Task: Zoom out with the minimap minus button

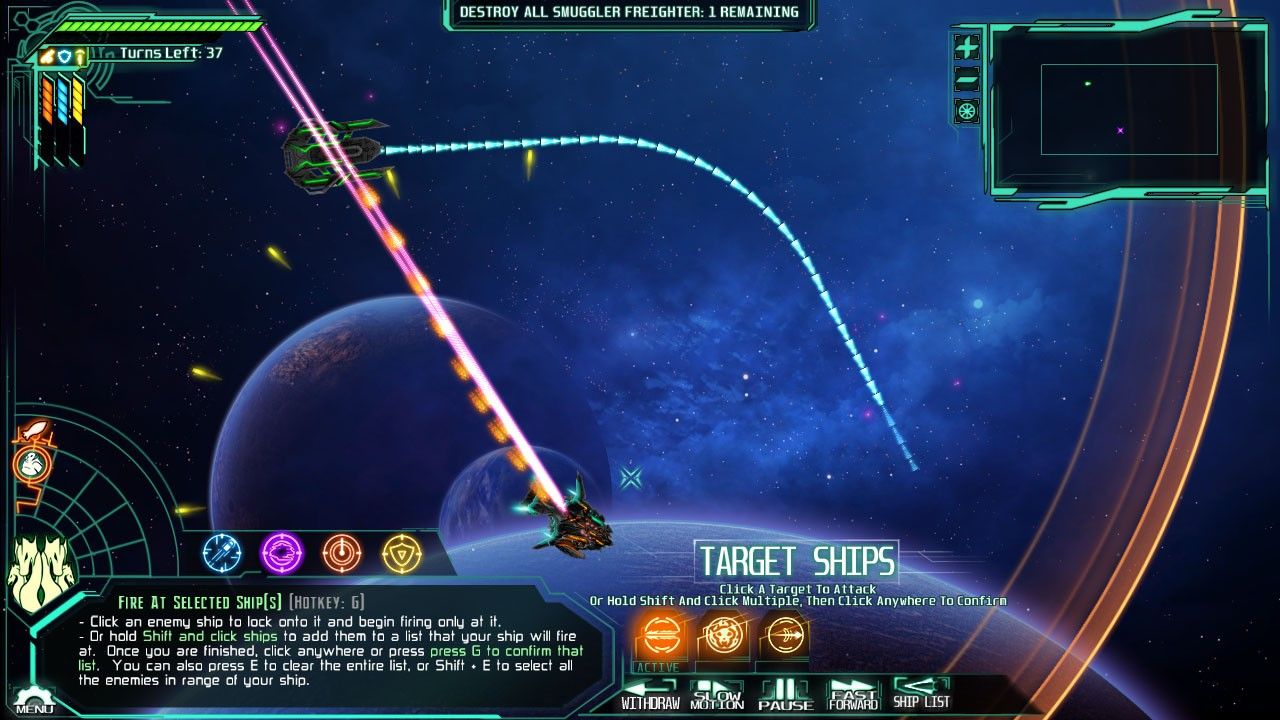Action: (x=967, y=79)
